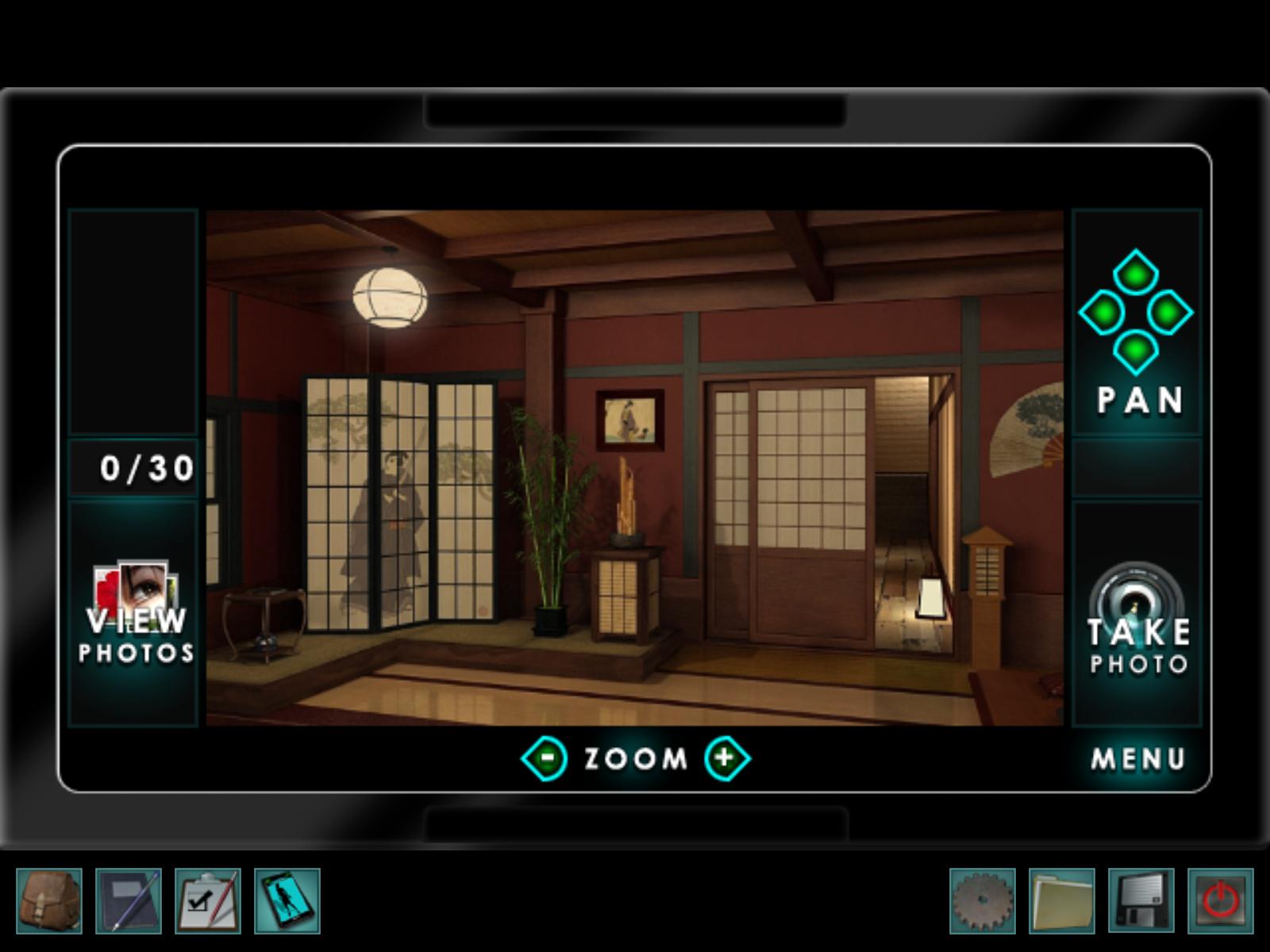This screenshot has width=1270, height=952.
Task: Return to the phone Menu
Action: [x=1138, y=759]
